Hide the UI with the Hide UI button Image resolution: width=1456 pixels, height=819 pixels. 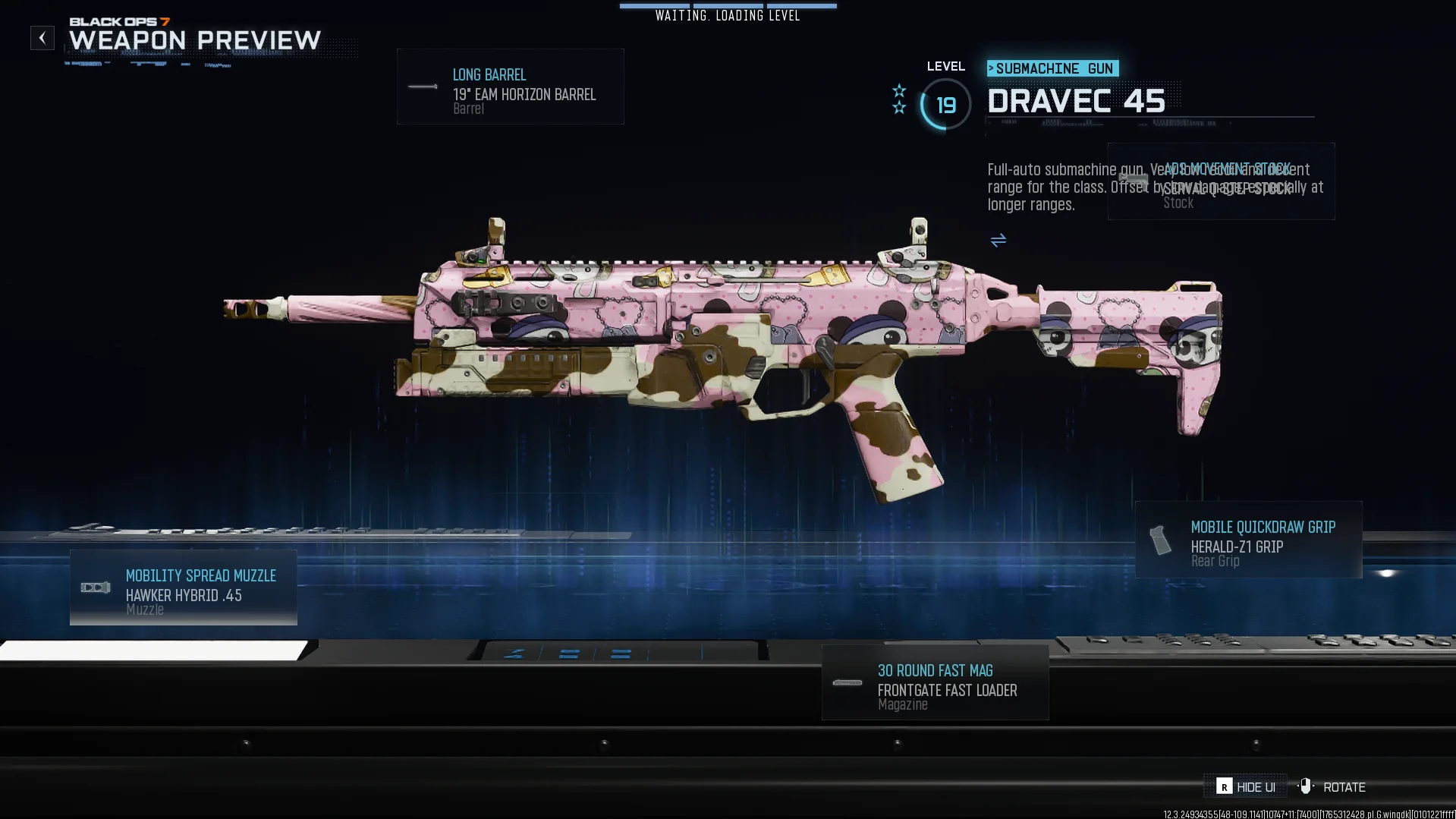(x=1246, y=787)
